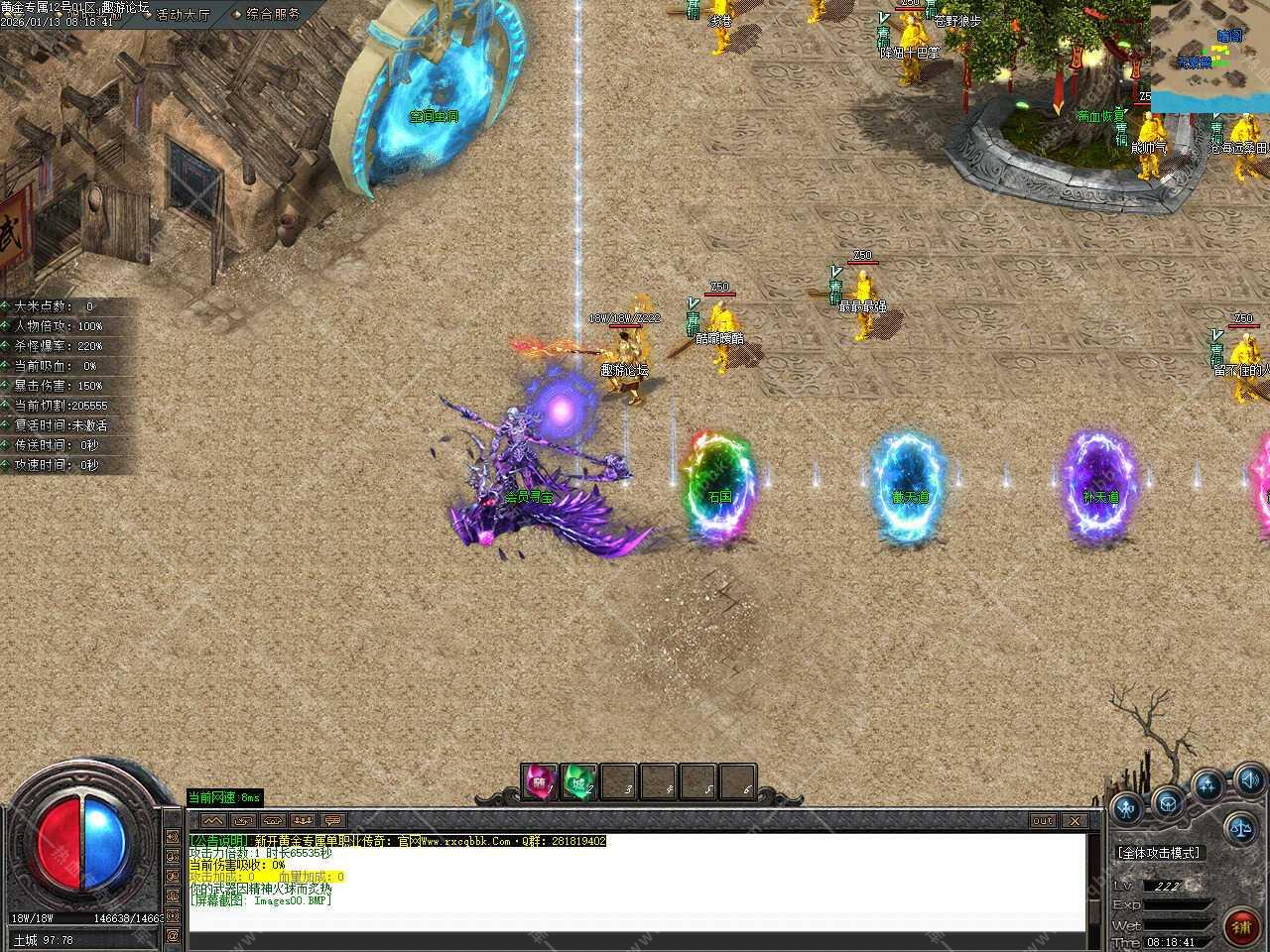This screenshot has width=1270, height=952.
Task: Click the chat text input bar
Action: click(x=635, y=922)
